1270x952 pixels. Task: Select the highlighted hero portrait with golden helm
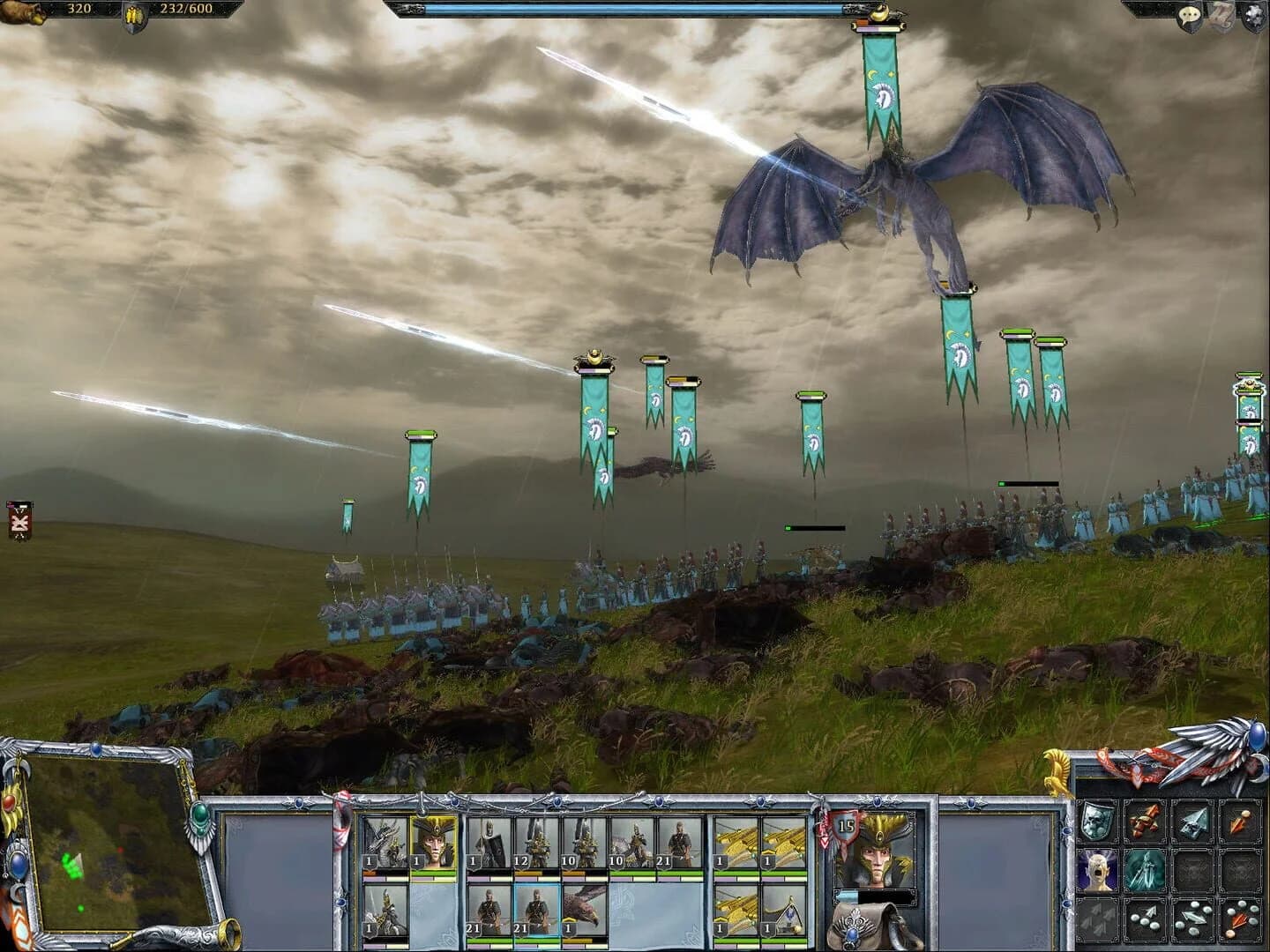click(x=435, y=843)
